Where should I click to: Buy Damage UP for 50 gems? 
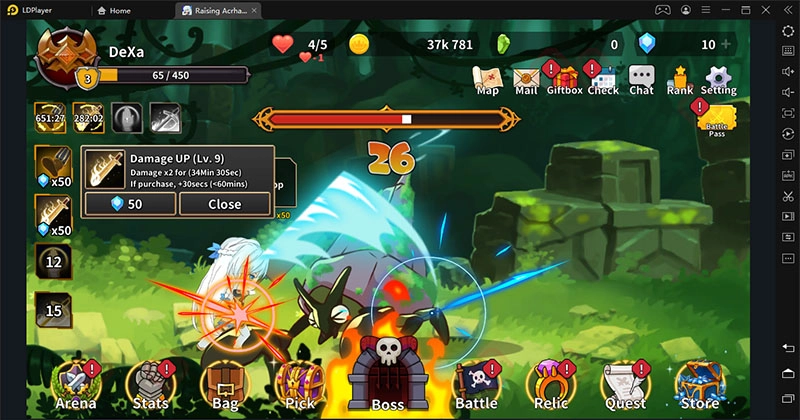[130, 204]
